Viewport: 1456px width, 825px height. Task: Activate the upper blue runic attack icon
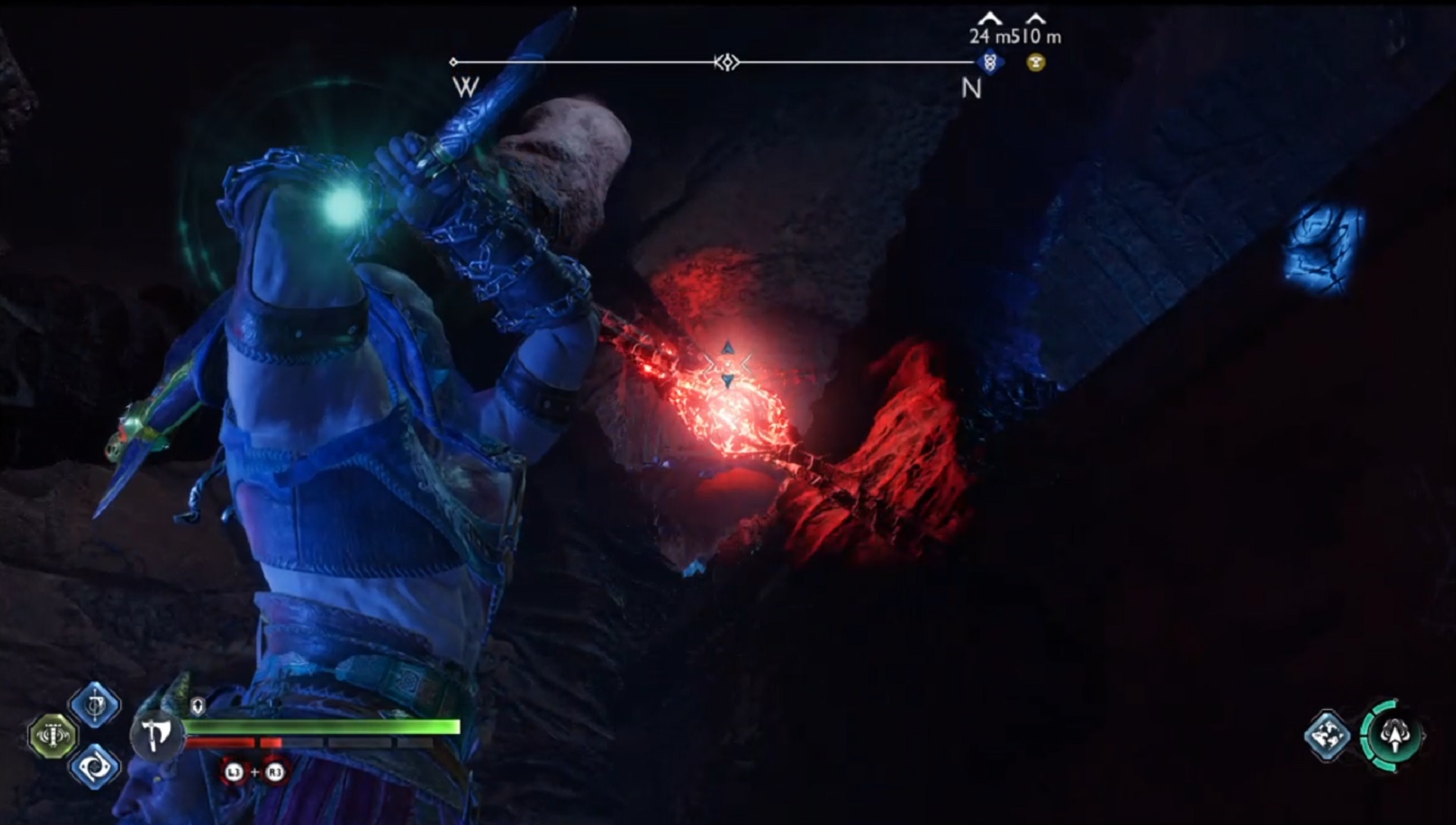[x=95, y=705]
